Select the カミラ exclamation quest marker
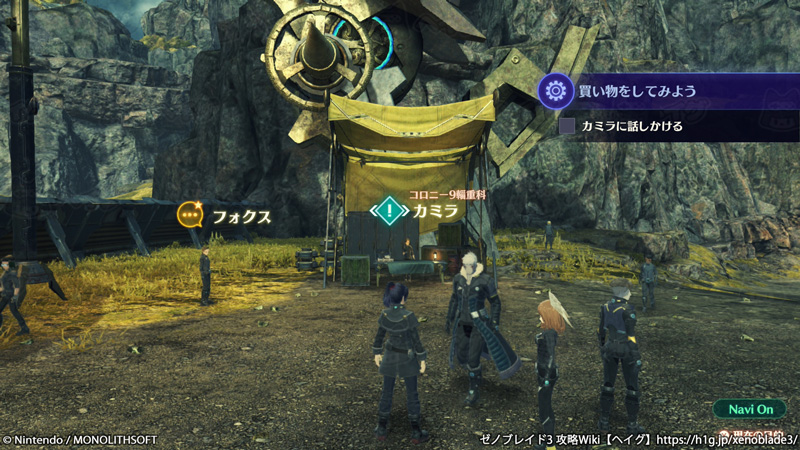 tap(388, 210)
